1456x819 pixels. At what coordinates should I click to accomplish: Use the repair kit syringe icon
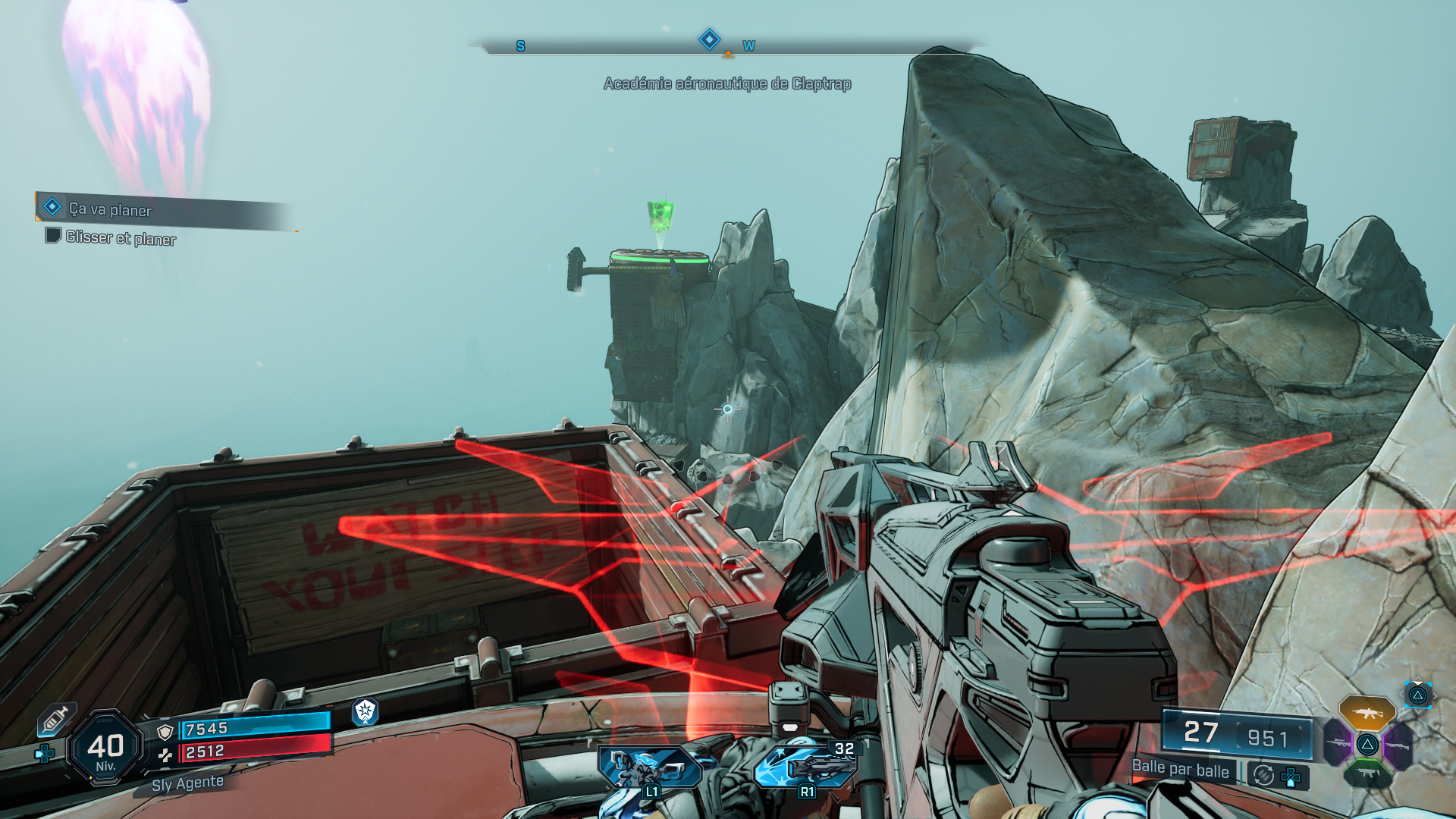pos(56,719)
